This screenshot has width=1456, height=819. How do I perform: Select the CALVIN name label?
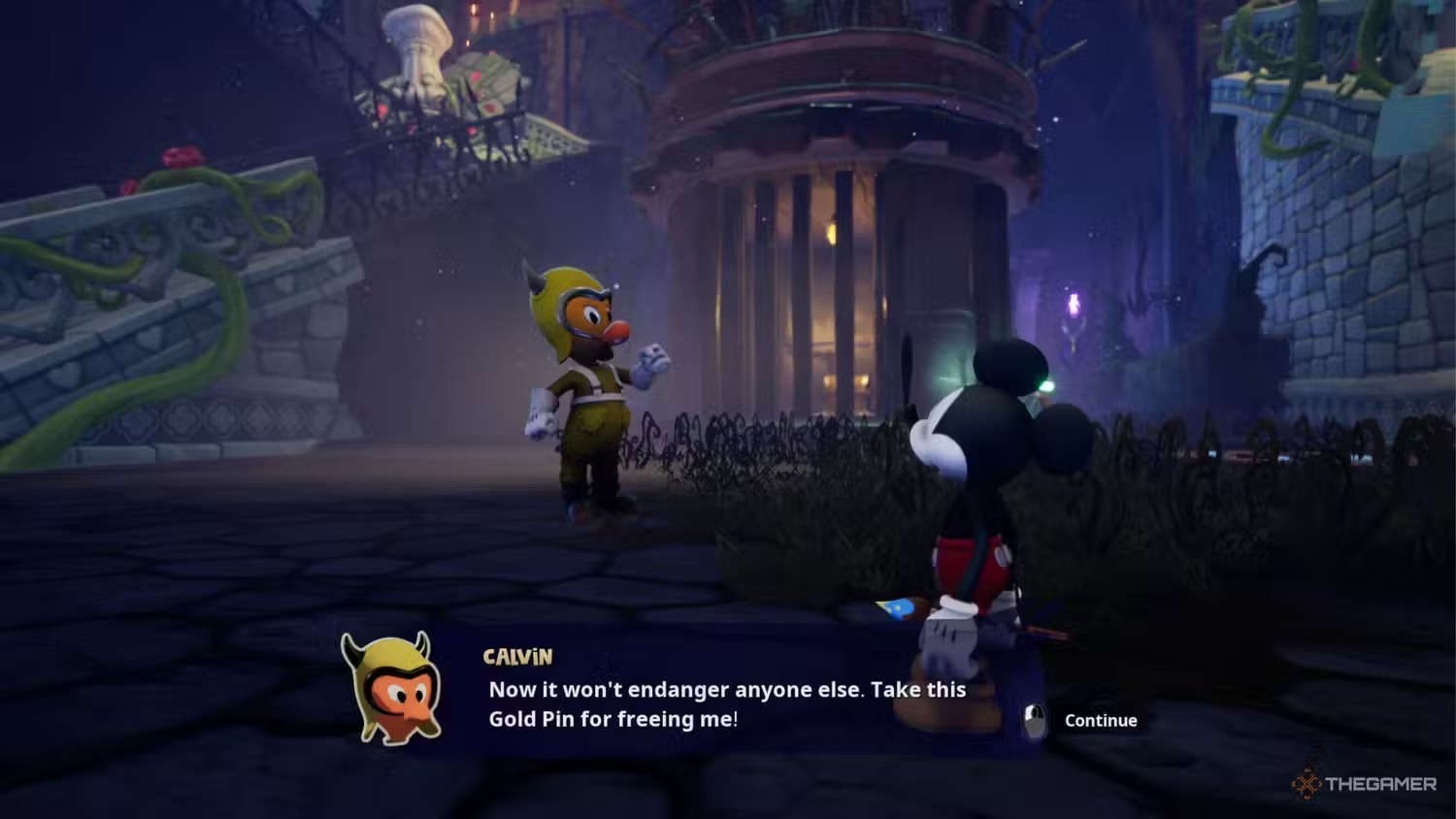pos(518,656)
